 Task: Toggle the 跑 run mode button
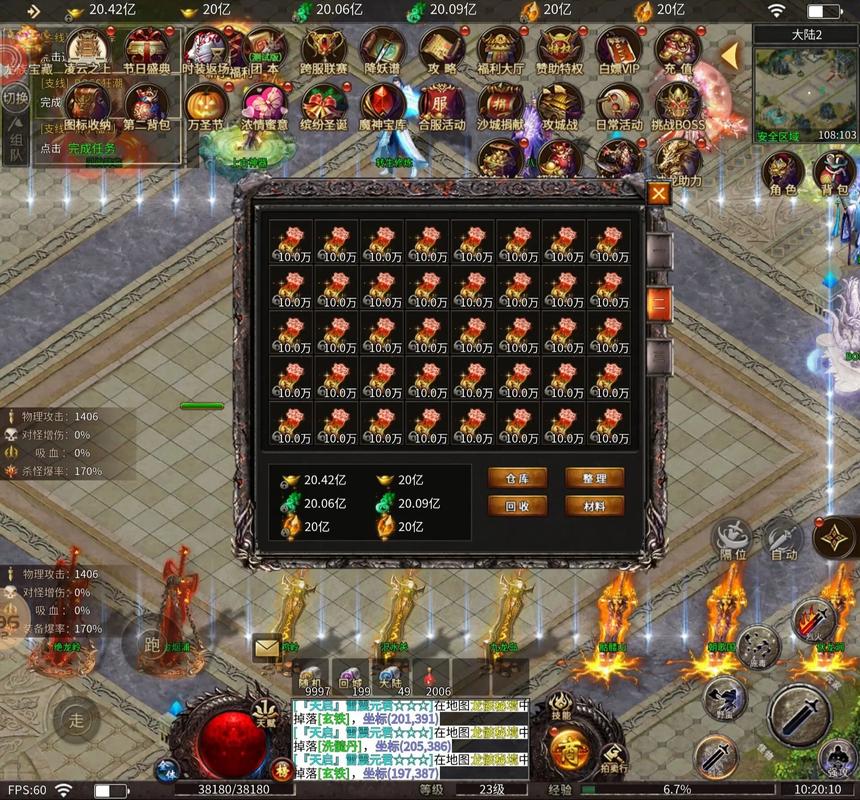click(x=152, y=642)
